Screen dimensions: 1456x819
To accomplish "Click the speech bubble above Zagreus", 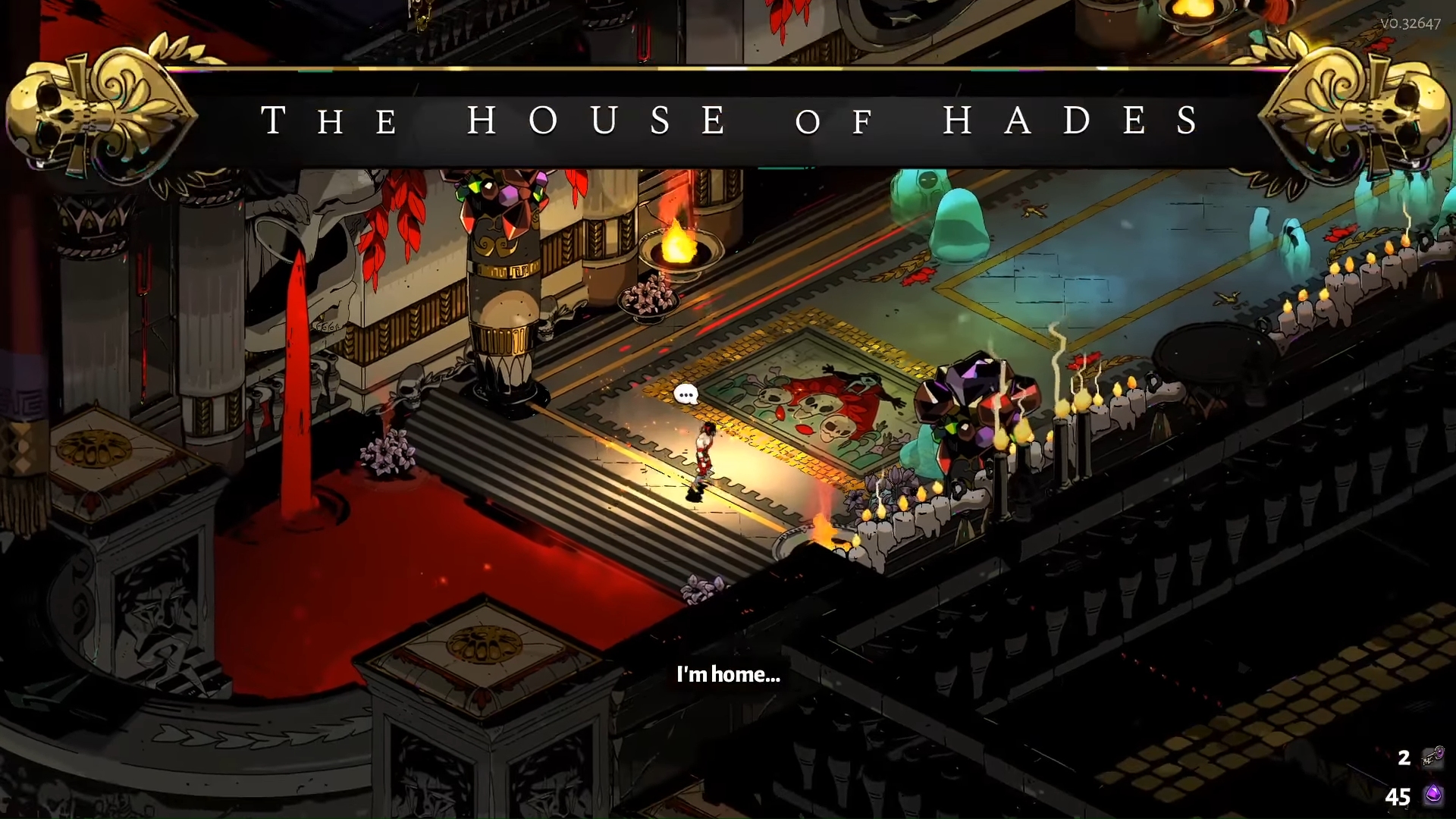I will (x=686, y=394).
